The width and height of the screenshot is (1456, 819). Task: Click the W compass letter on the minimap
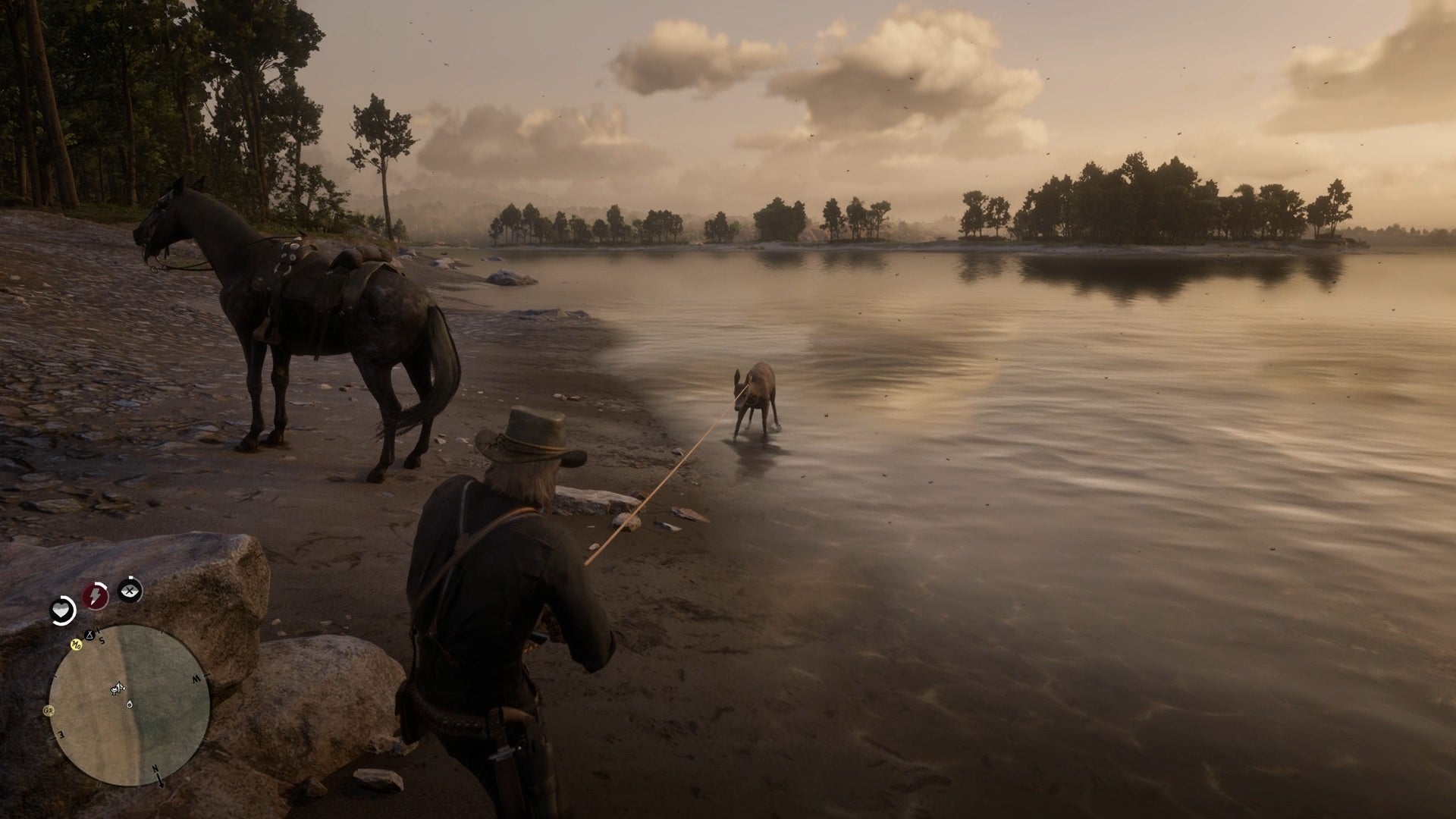click(x=196, y=679)
